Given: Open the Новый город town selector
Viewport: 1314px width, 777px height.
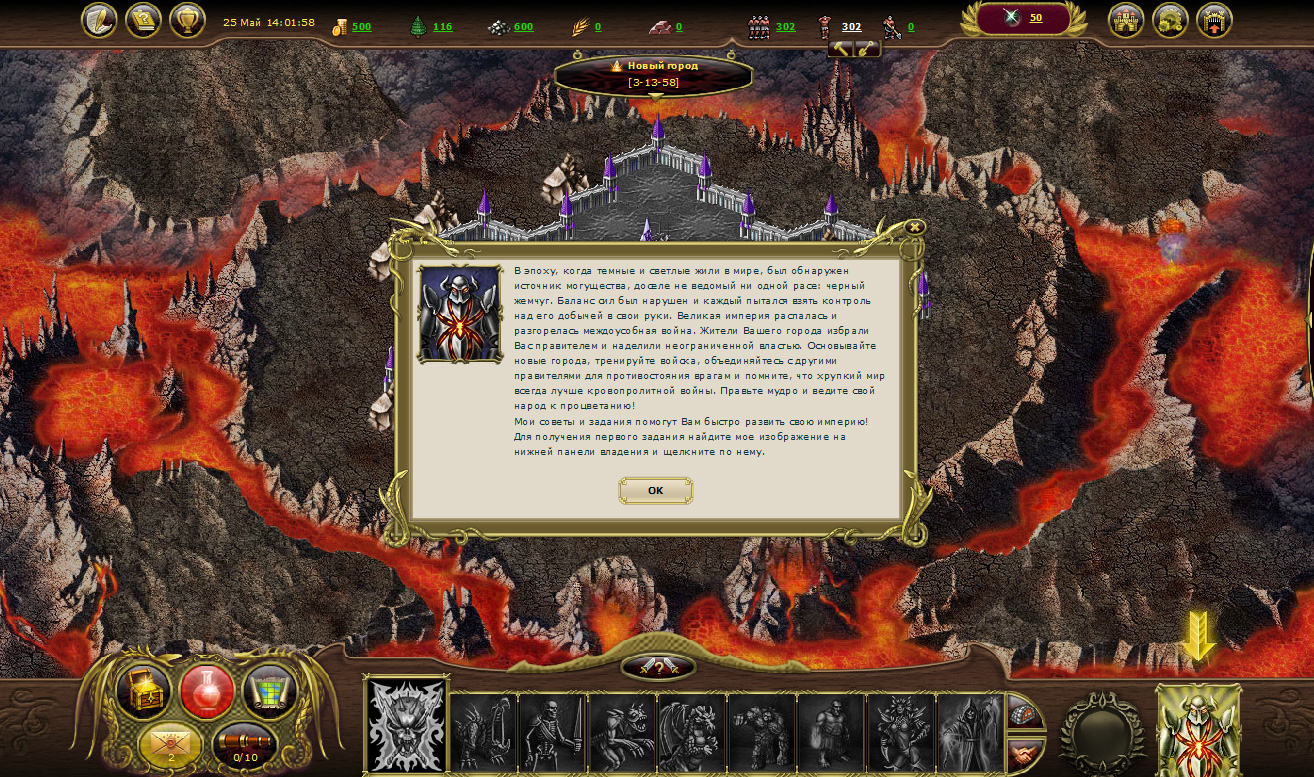Looking at the screenshot, I should tap(654, 73).
